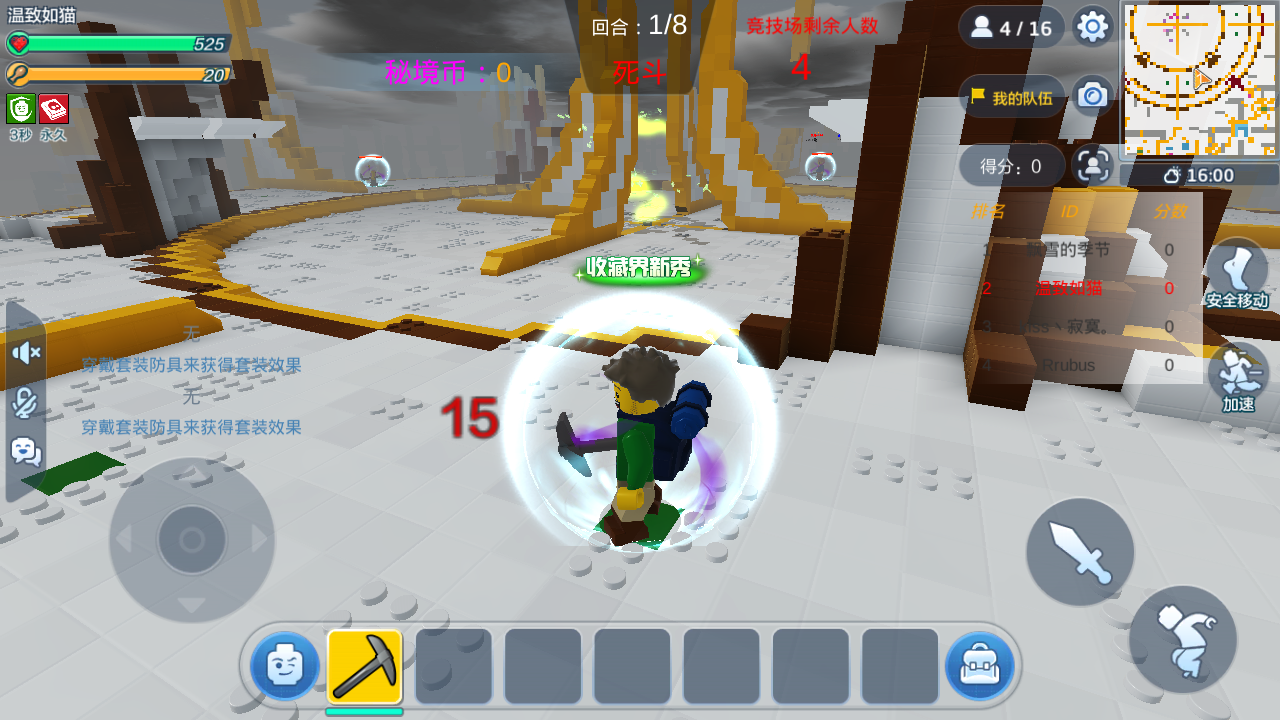Select the pickaxe in the hotbar
The width and height of the screenshot is (1280, 720).
coord(364,666)
